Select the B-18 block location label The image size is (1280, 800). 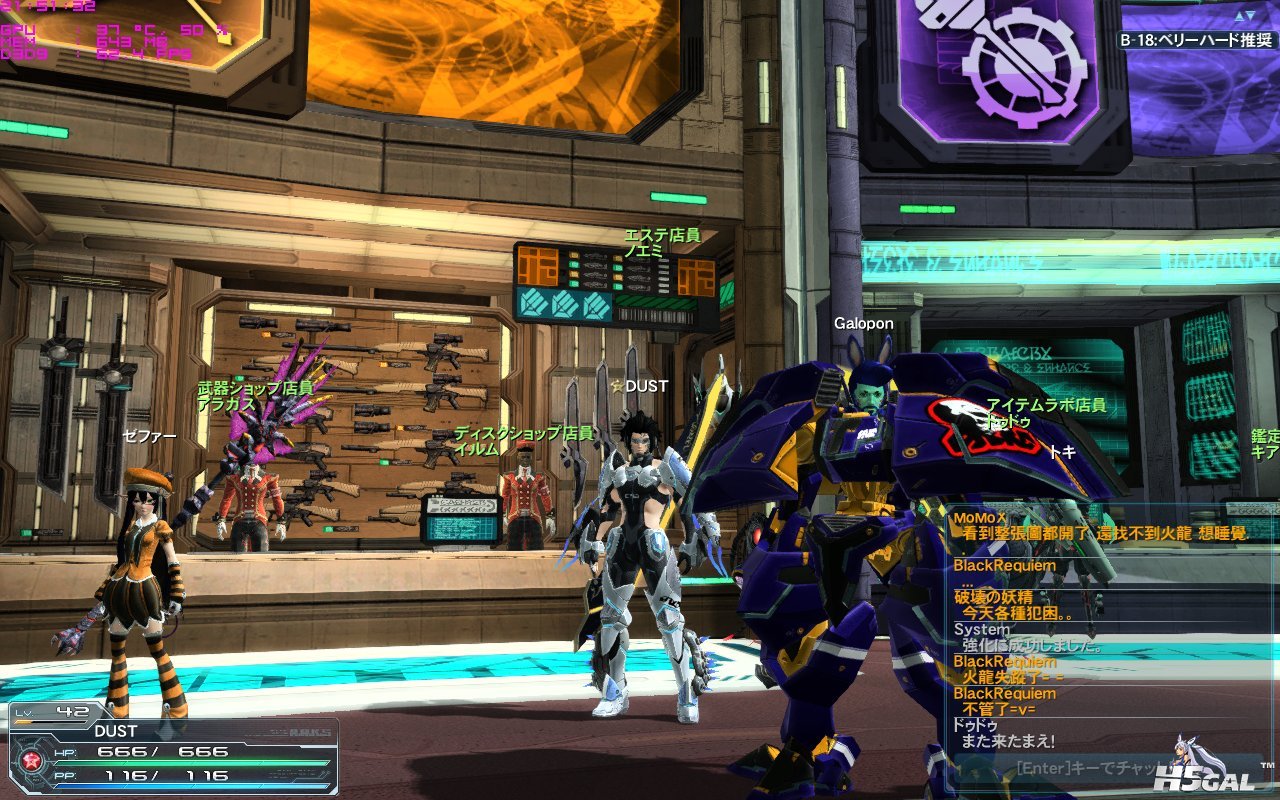(x=1197, y=41)
